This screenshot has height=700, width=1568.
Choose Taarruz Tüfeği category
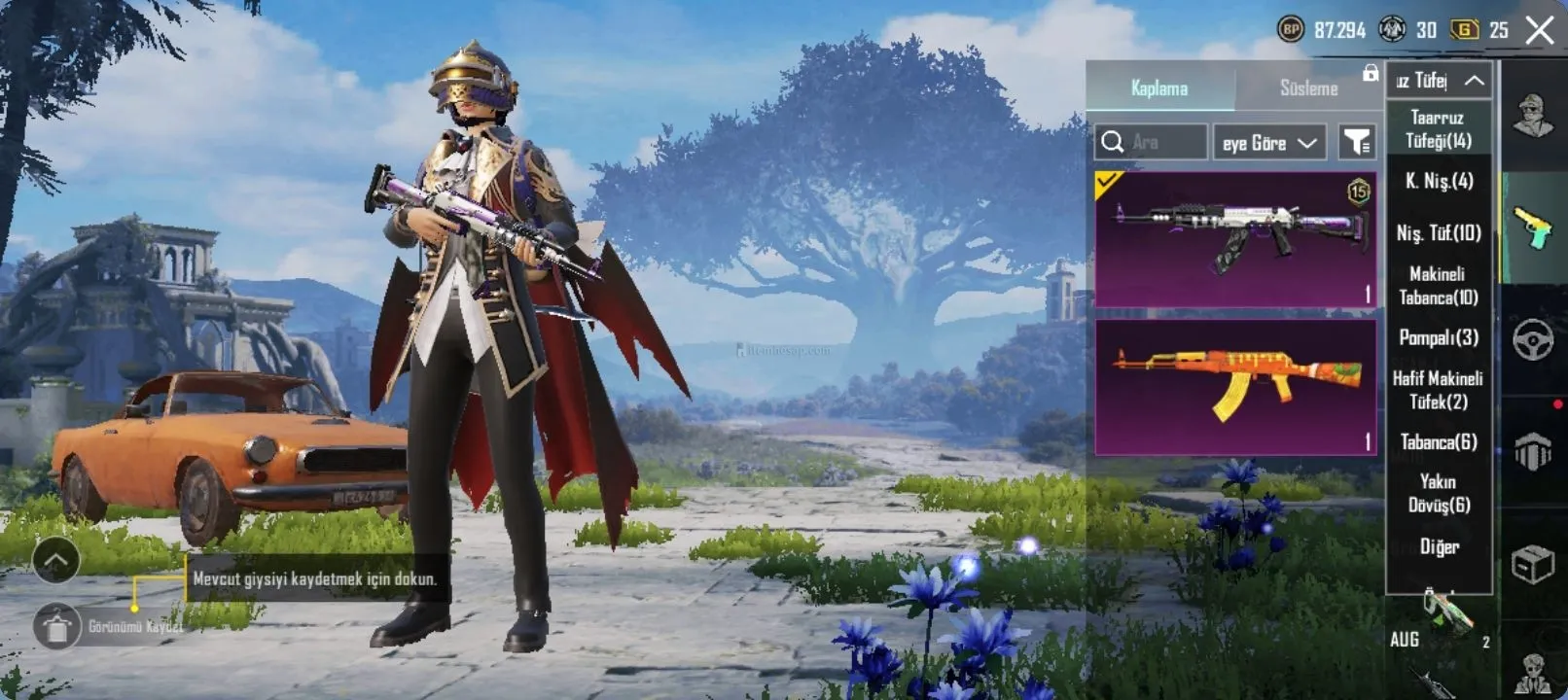tap(1438, 129)
